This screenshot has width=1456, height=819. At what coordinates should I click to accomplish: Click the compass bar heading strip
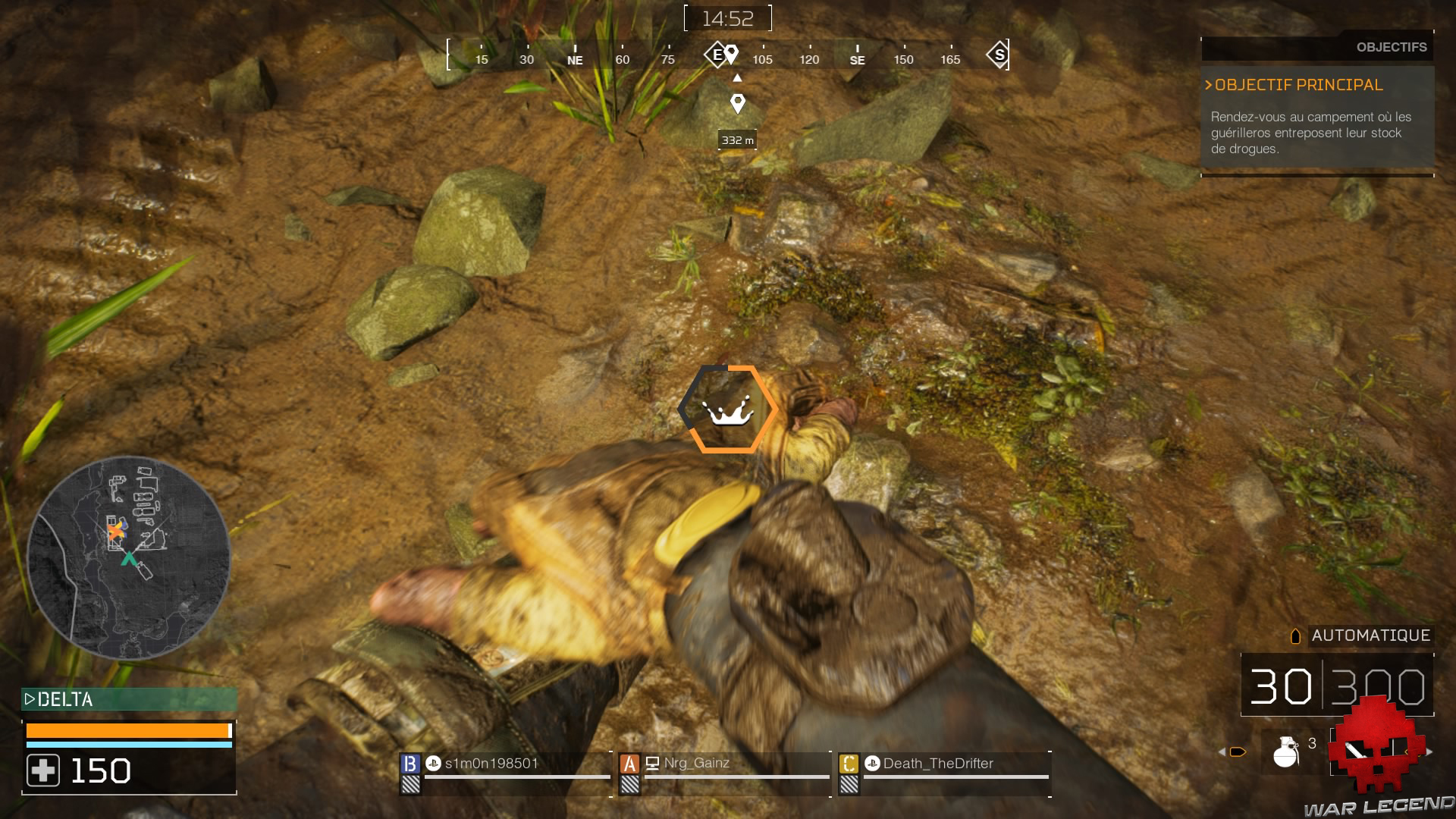tap(728, 55)
